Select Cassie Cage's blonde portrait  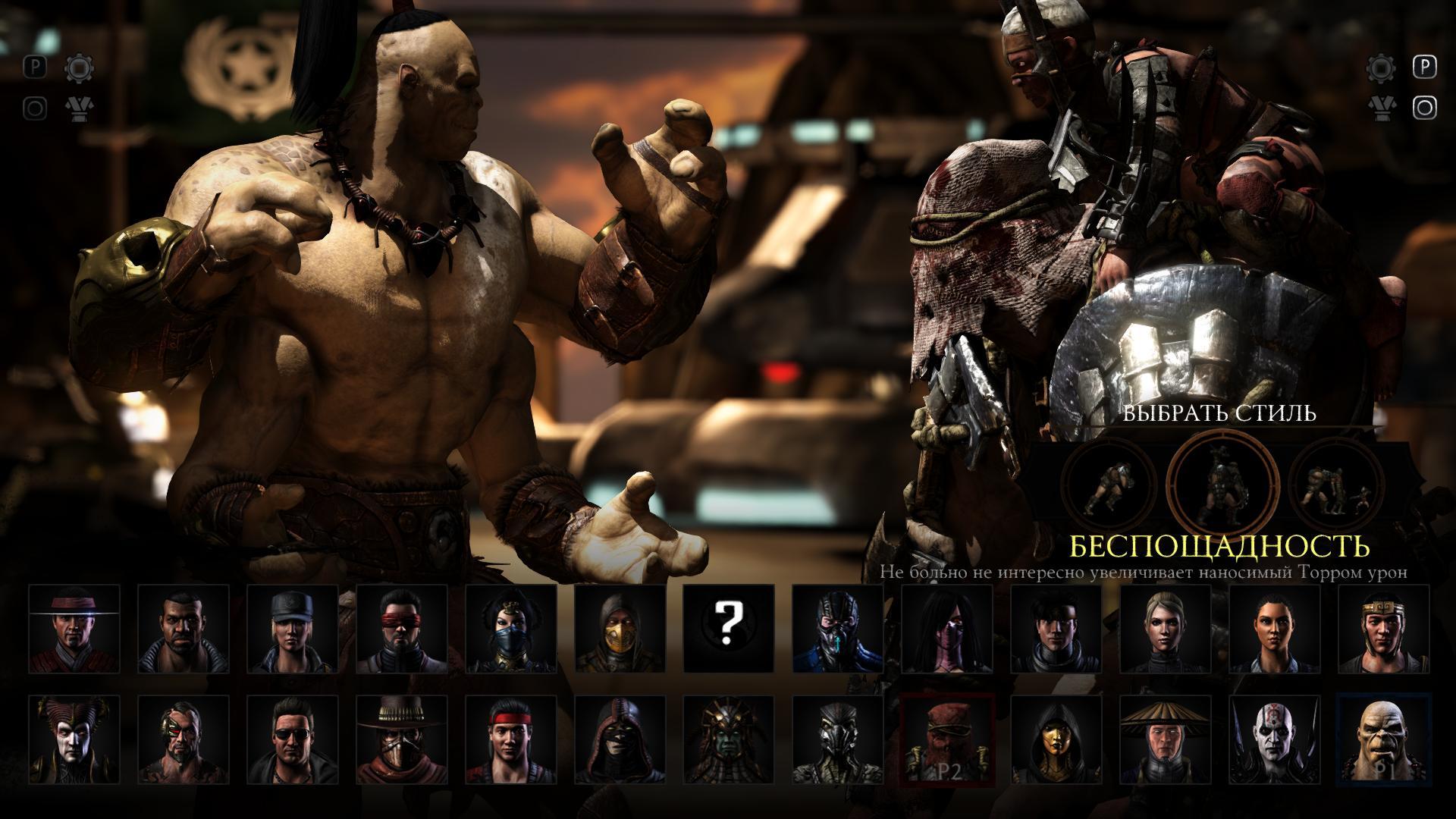coord(1166,629)
